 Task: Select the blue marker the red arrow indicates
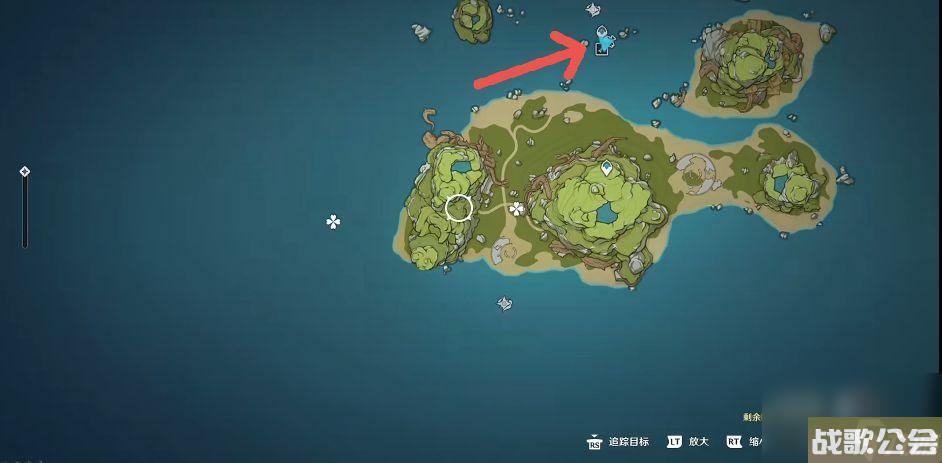tap(604, 40)
